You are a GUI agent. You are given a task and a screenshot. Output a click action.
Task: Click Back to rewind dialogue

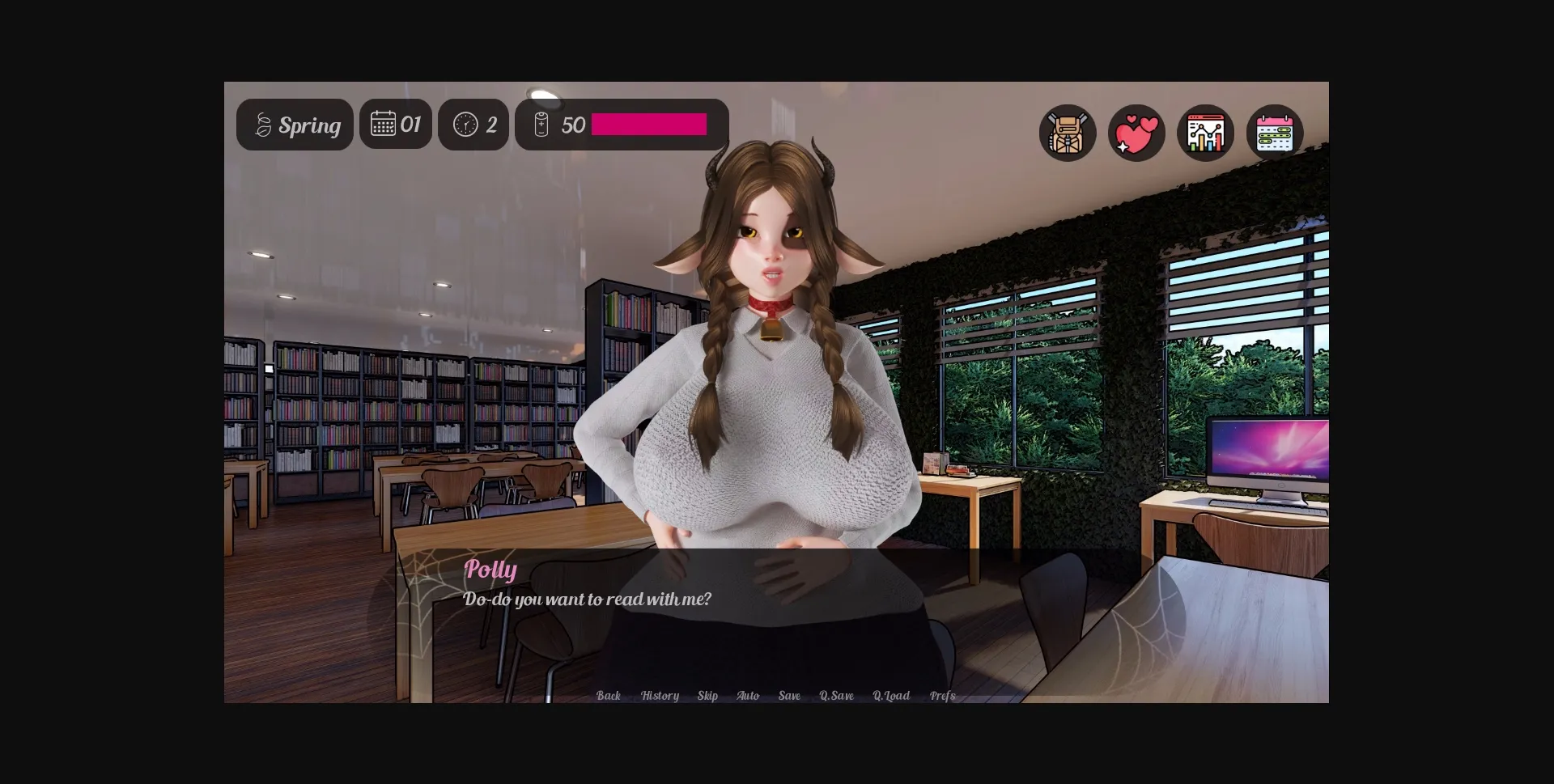tap(608, 696)
